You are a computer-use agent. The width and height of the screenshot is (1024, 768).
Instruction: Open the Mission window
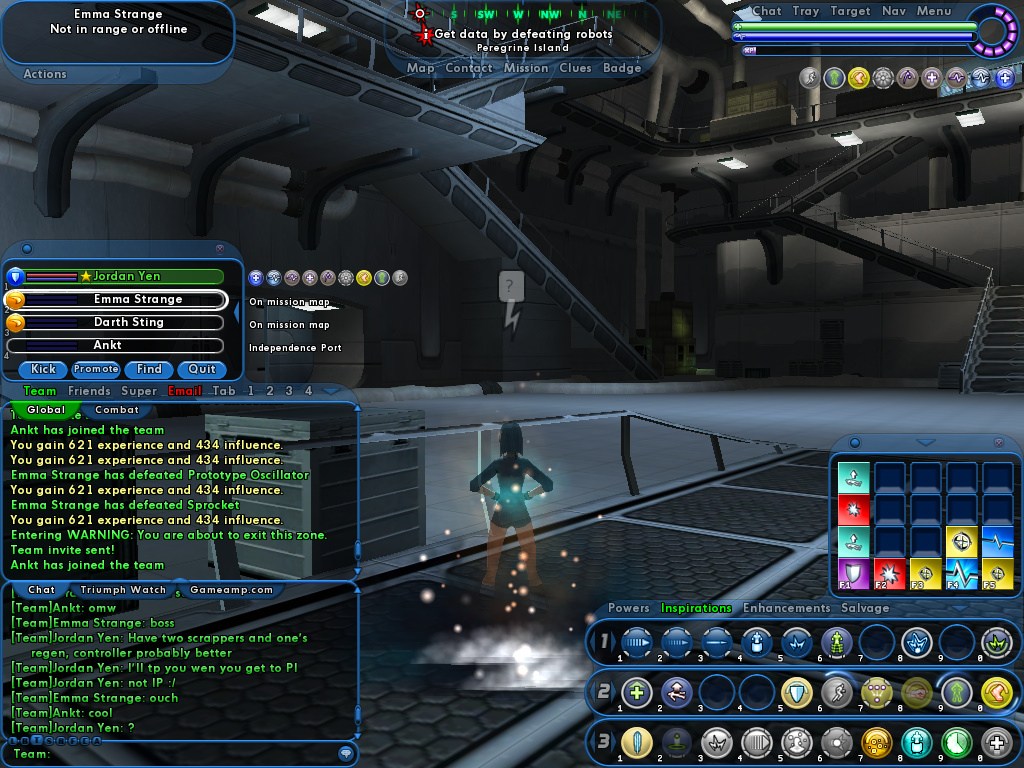525,68
